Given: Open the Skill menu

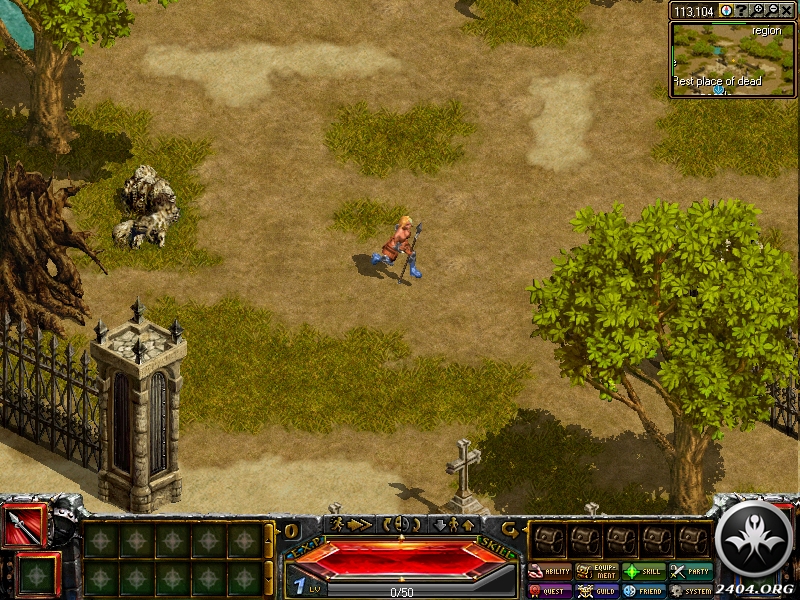Looking at the screenshot, I should [x=644, y=572].
